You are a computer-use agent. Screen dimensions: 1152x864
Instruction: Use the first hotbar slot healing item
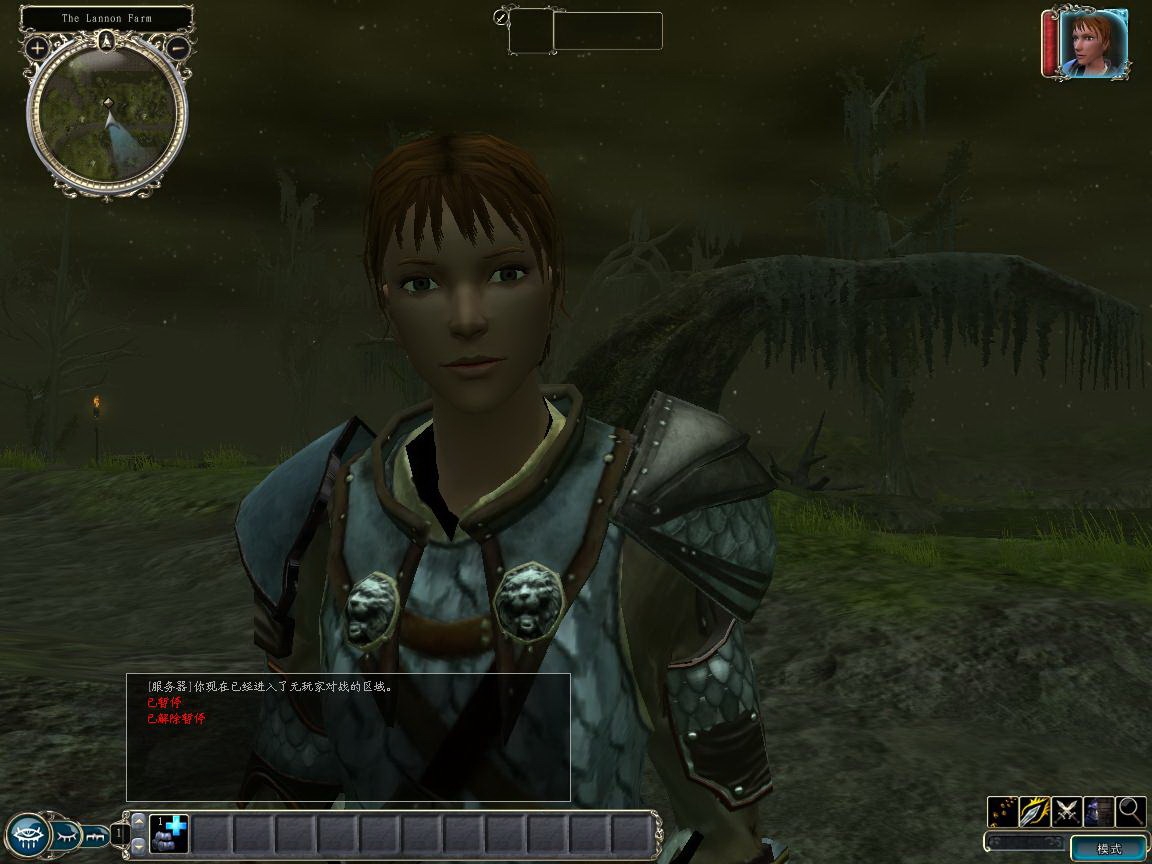(x=169, y=834)
